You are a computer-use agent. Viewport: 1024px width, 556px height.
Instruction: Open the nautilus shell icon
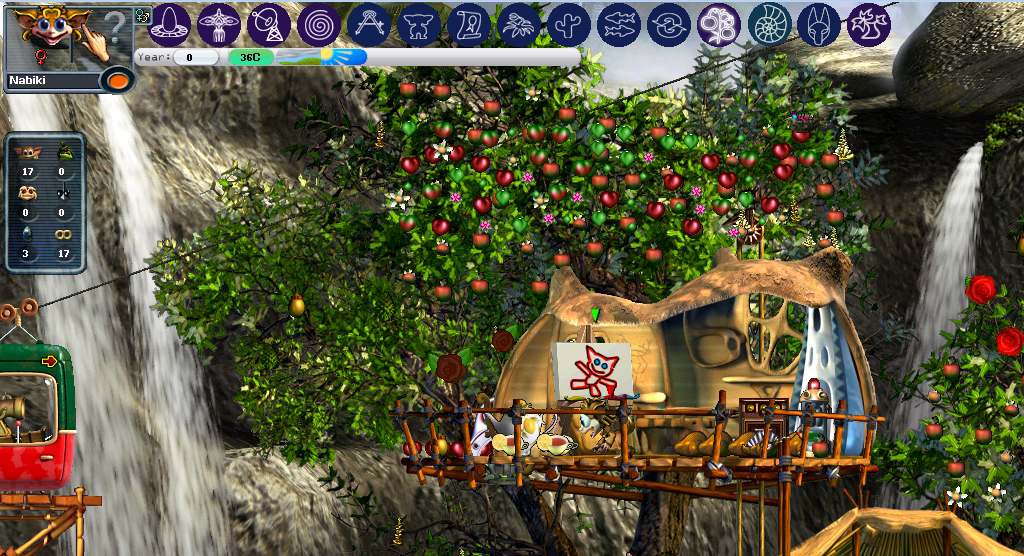(769, 24)
